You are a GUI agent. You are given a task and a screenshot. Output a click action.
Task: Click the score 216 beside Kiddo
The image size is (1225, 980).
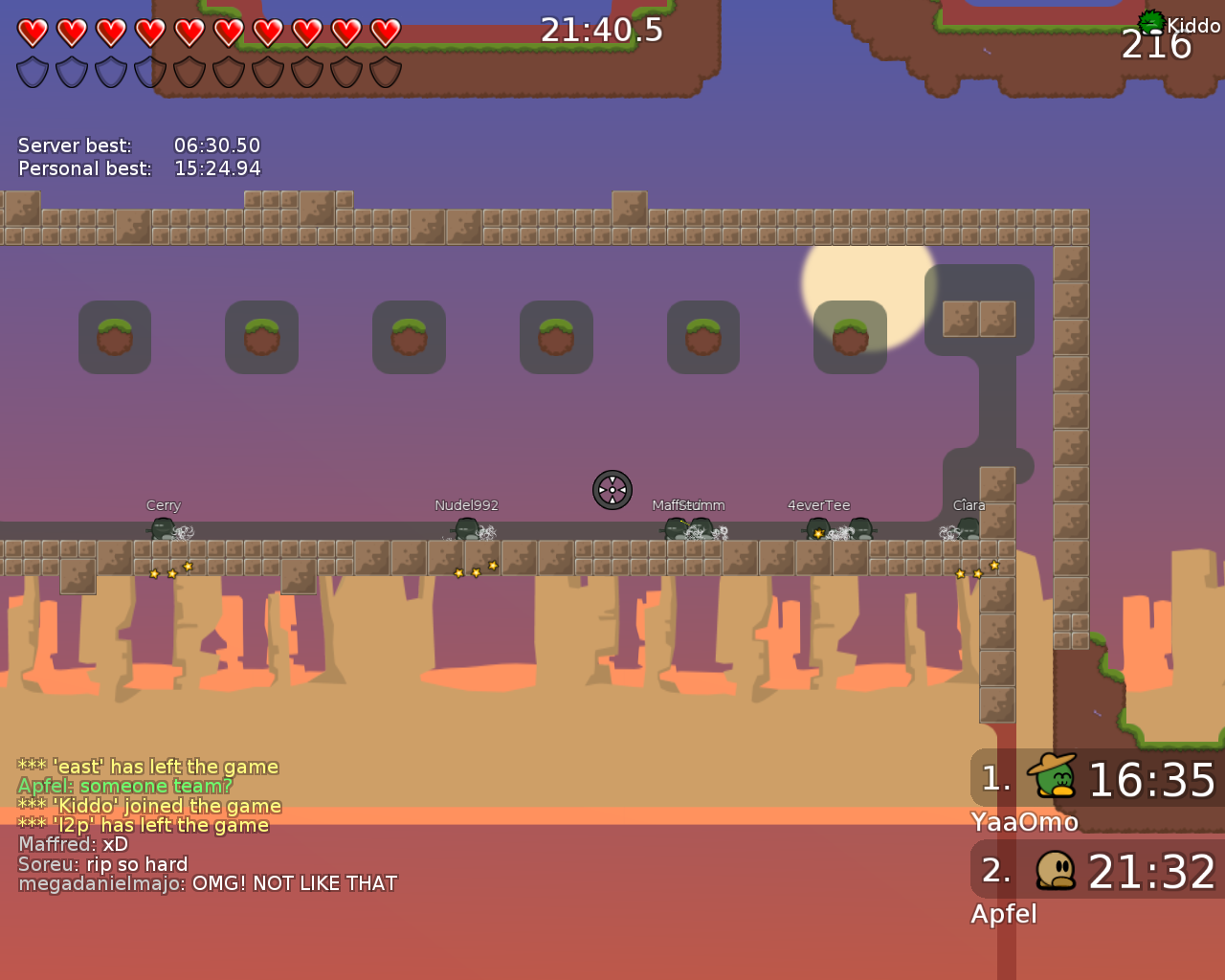tap(1155, 44)
